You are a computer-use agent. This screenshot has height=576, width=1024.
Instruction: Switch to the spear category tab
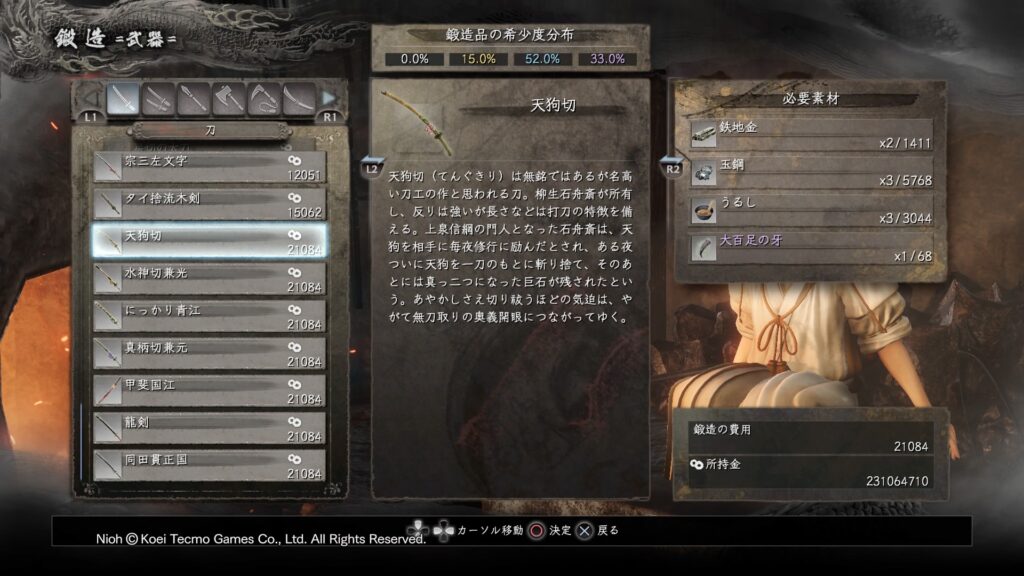193,98
